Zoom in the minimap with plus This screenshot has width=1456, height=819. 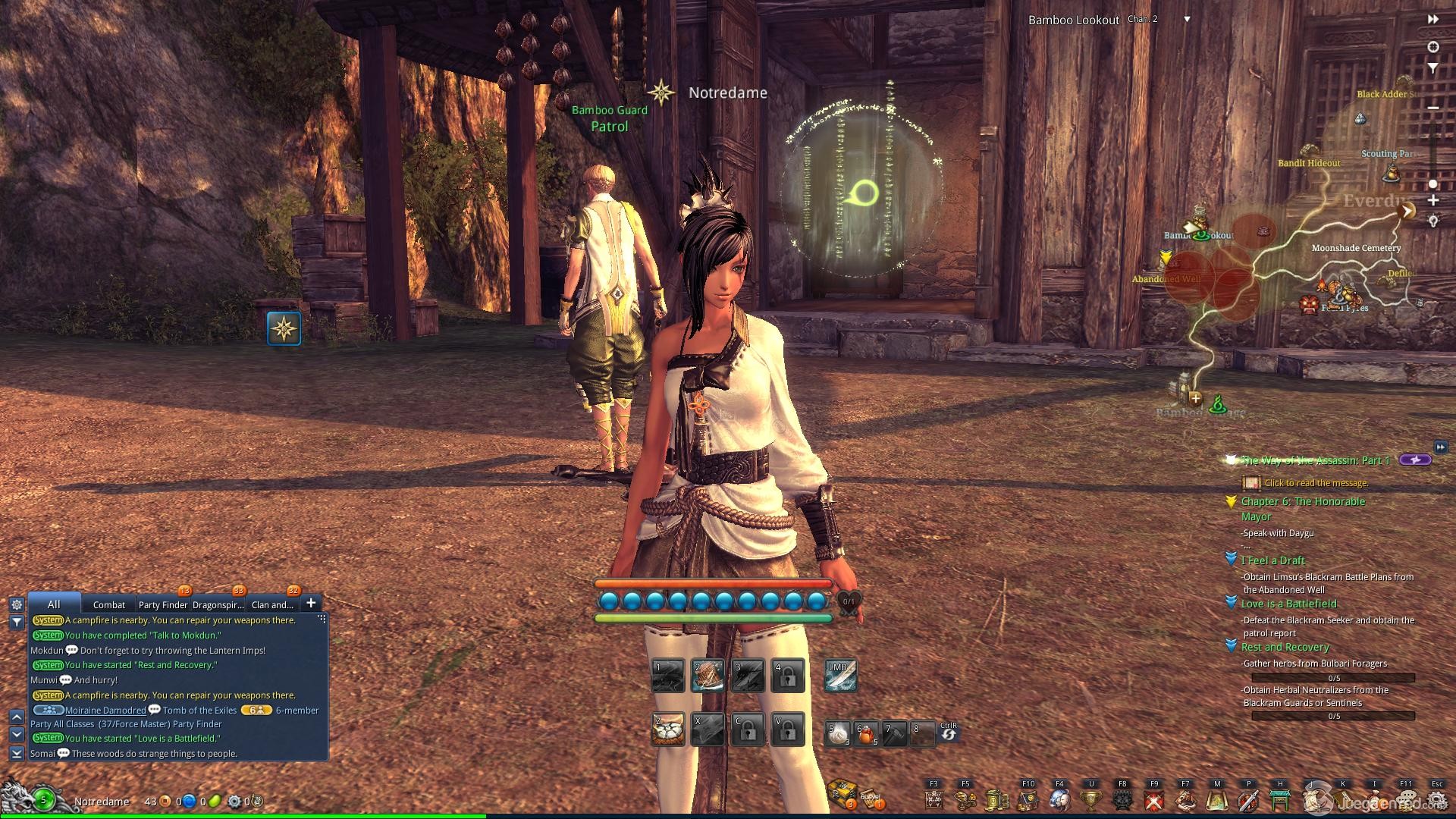pyautogui.click(x=1433, y=201)
